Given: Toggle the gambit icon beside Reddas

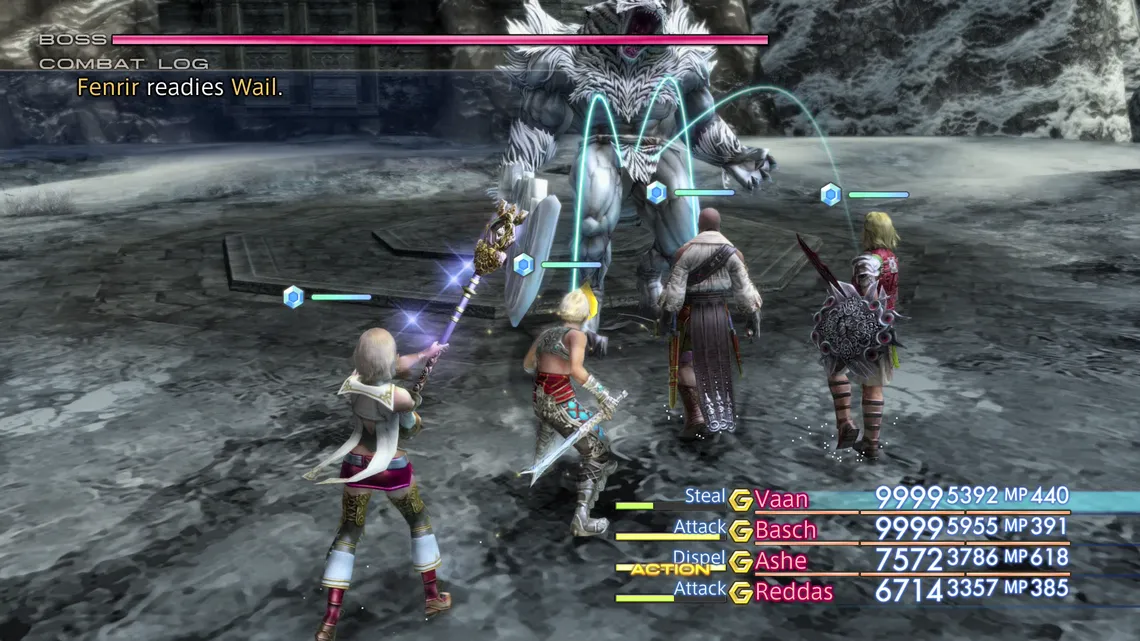Looking at the screenshot, I should point(740,593).
